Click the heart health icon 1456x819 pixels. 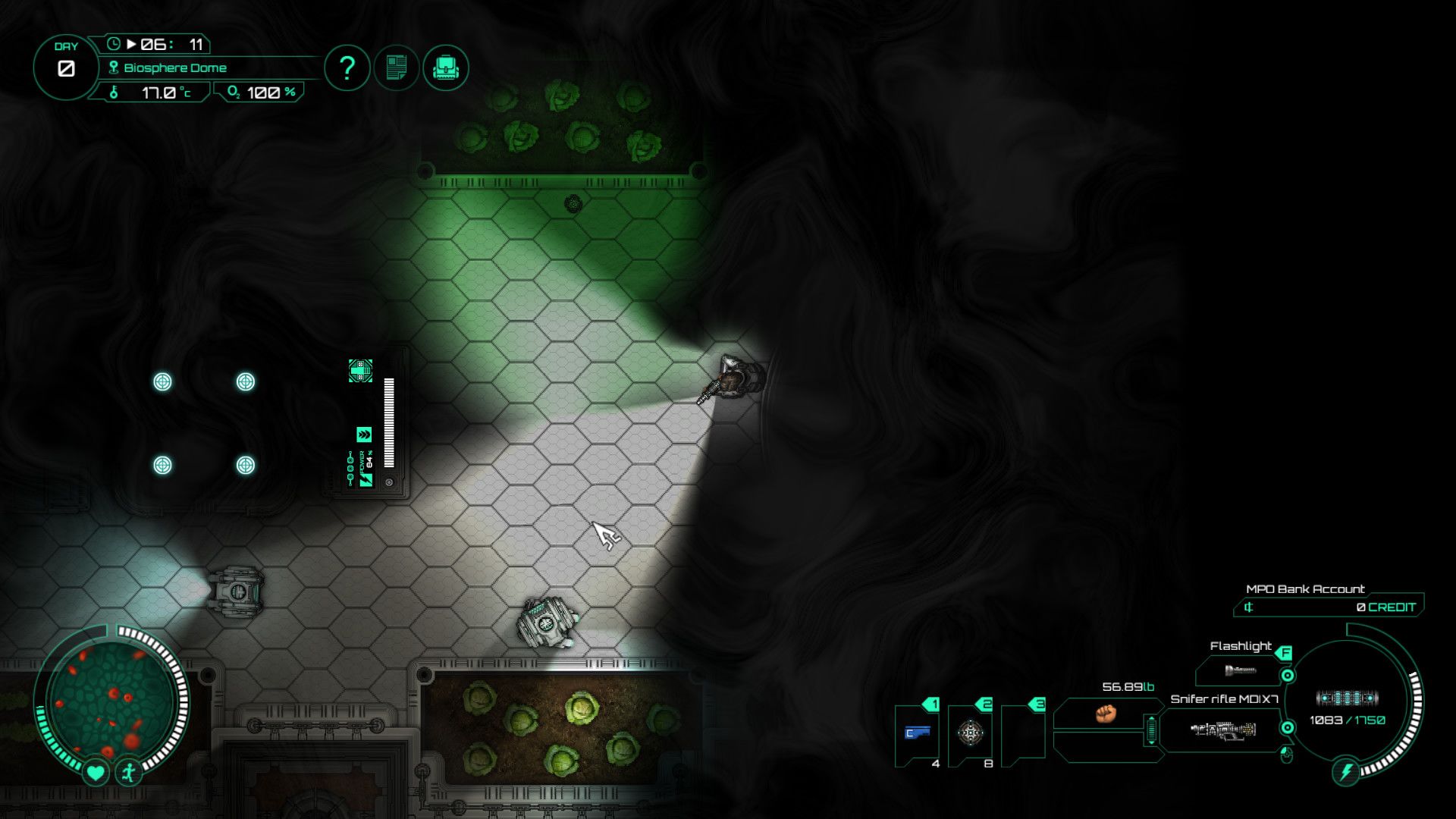click(95, 773)
